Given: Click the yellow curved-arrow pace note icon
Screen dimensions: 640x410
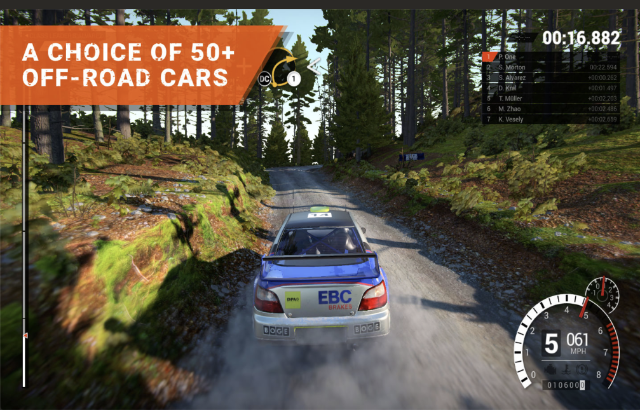Looking at the screenshot, I should 284,62.
